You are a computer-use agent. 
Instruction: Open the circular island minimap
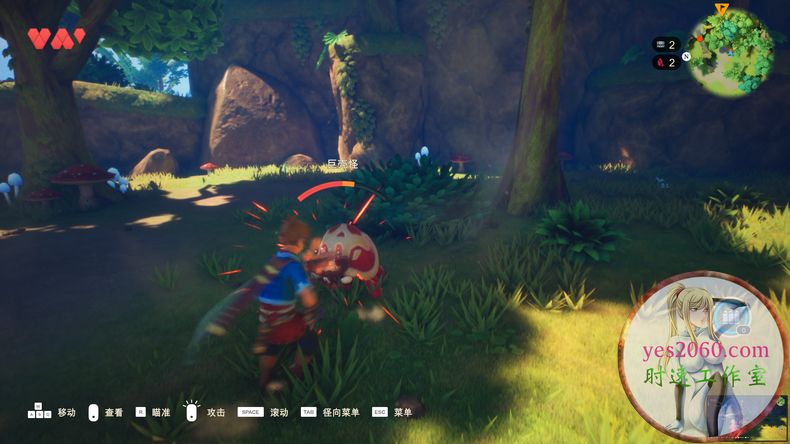pos(731,54)
